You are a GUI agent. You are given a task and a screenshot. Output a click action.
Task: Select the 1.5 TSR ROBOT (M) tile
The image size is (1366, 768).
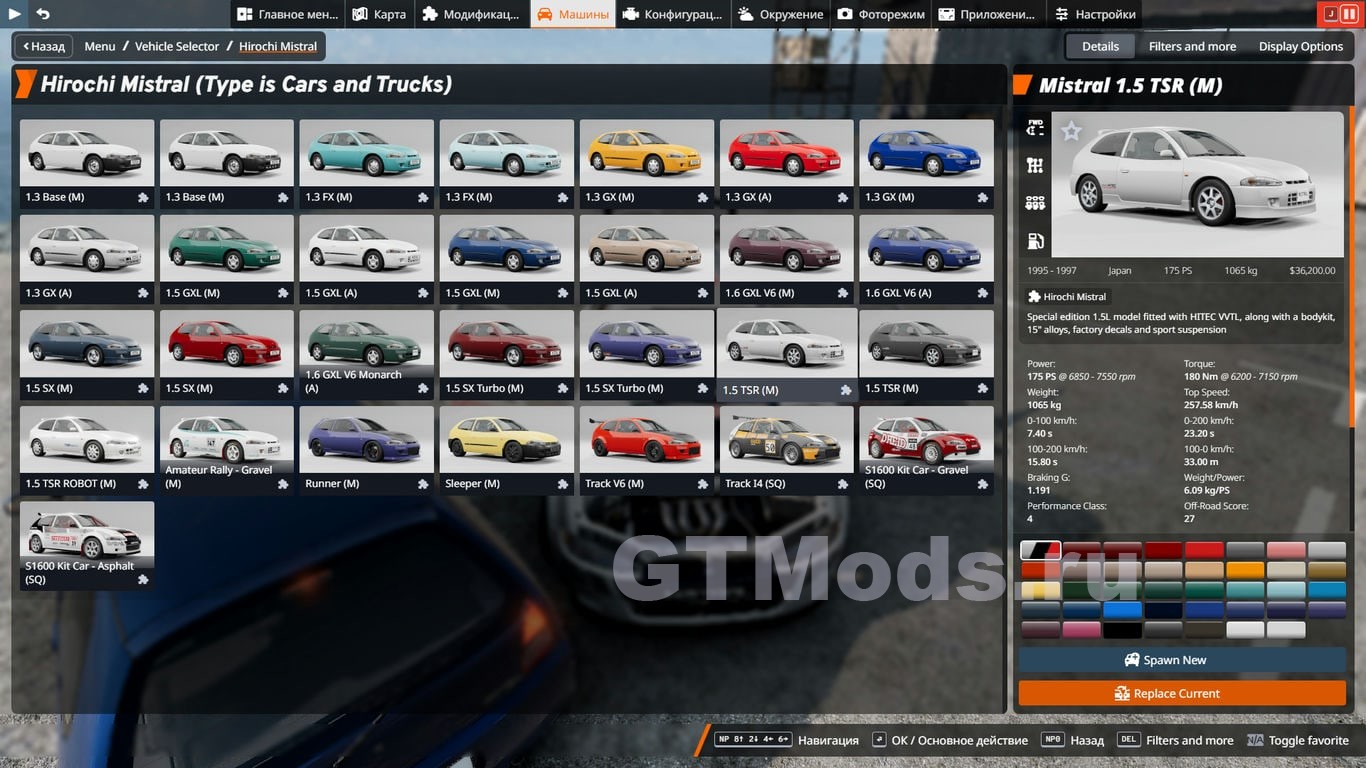87,449
